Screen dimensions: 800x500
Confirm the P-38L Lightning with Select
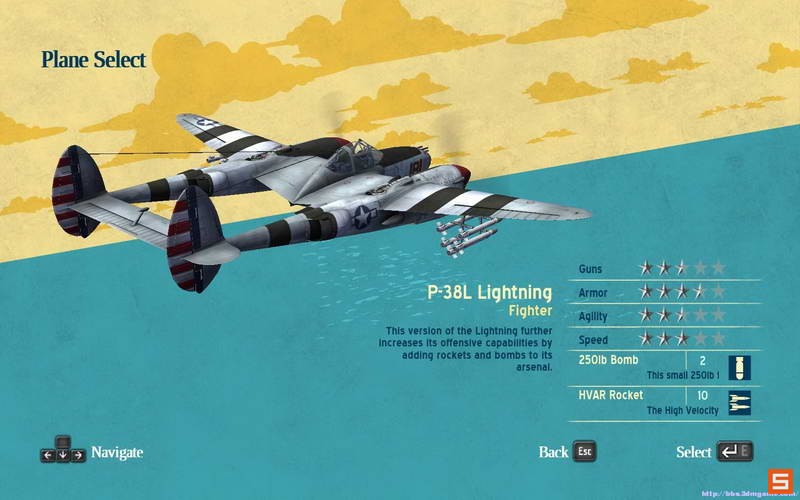[x=712, y=452]
